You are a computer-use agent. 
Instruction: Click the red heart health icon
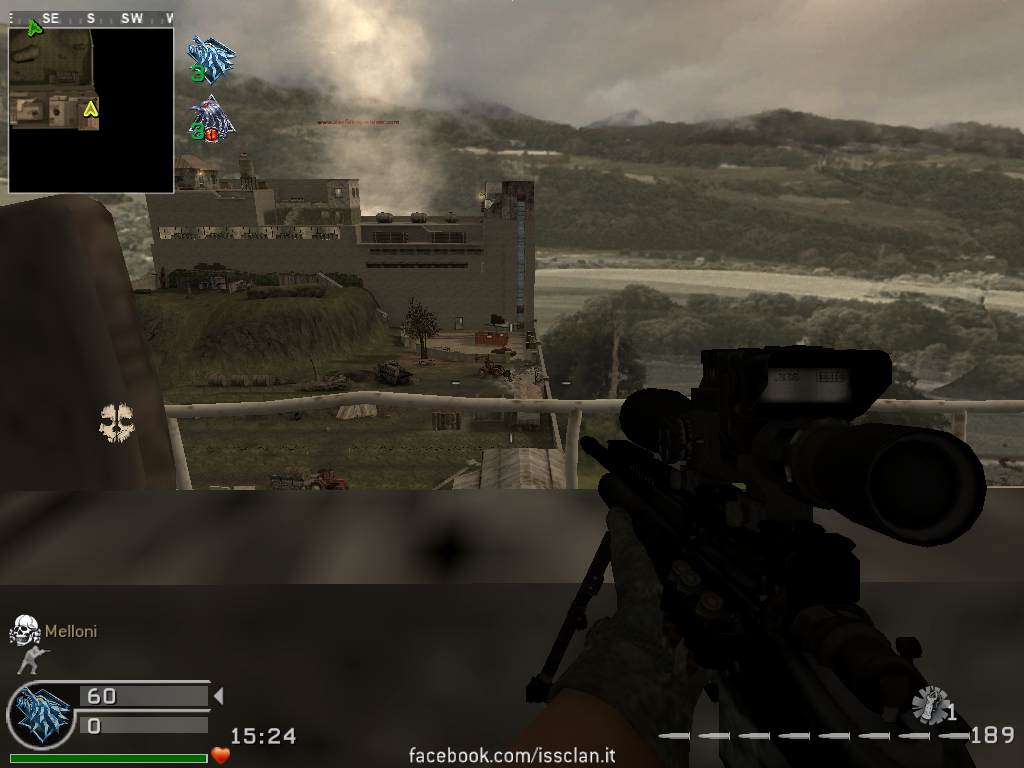[x=221, y=756]
